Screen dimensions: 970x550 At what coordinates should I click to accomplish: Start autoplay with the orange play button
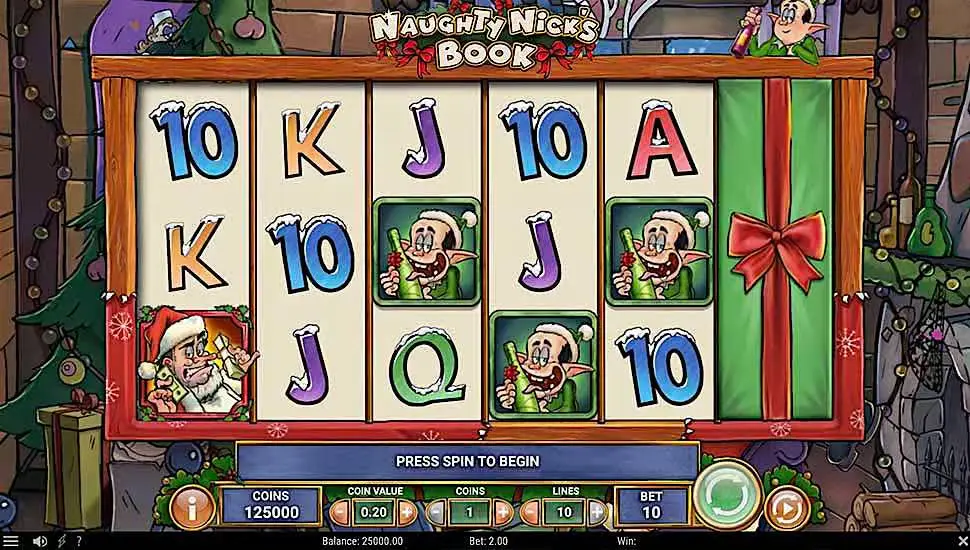(x=786, y=510)
